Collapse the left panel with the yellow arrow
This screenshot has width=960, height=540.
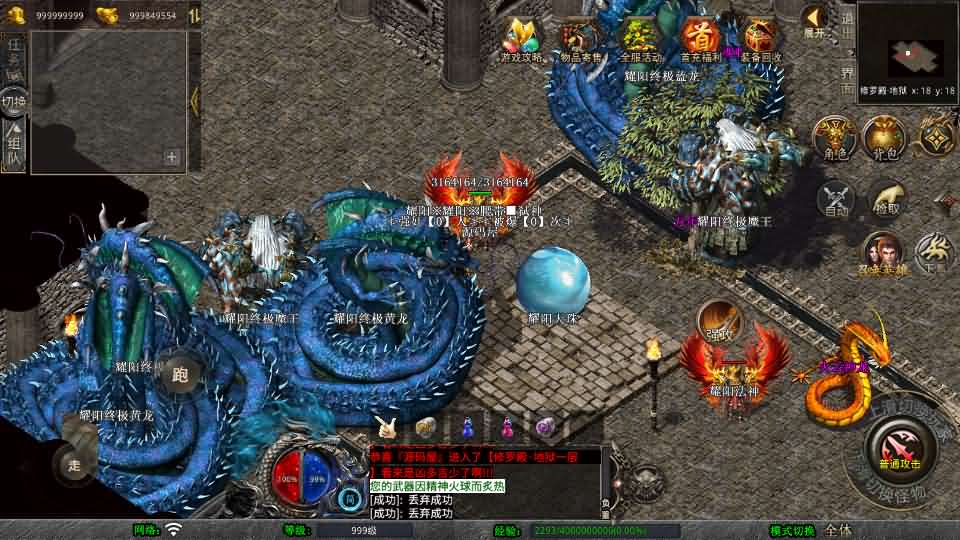[x=194, y=98]
